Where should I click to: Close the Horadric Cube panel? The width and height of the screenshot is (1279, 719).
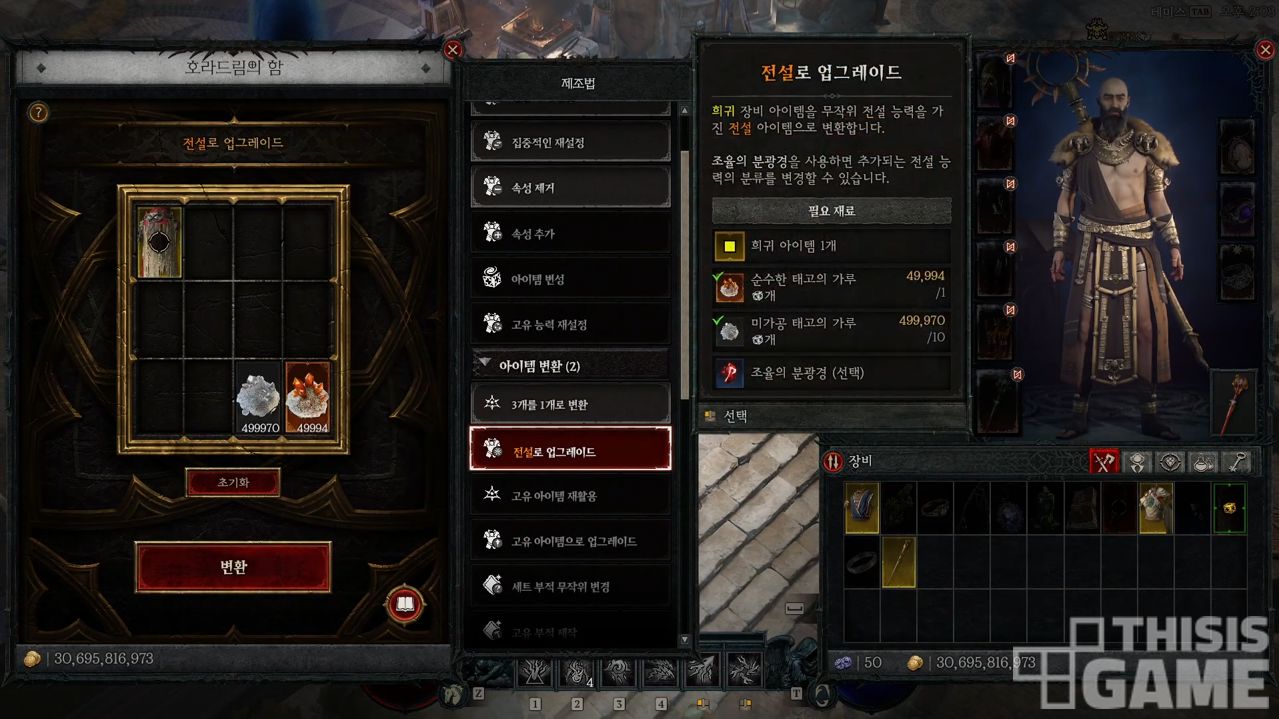click(x=453, y=50)
